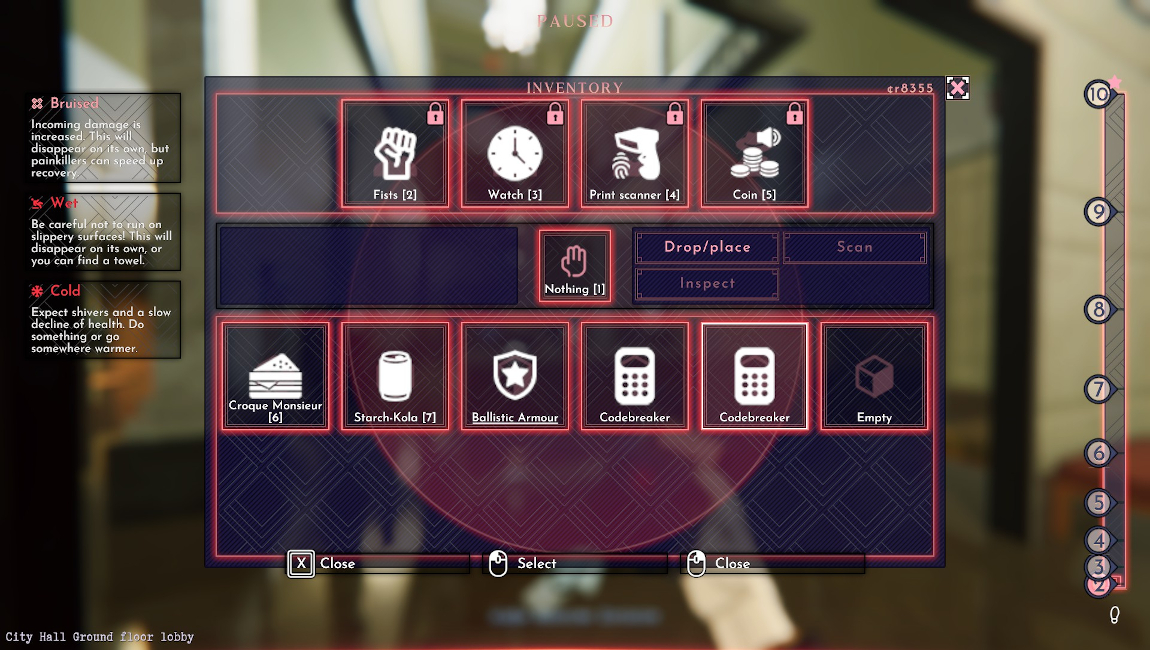The width and height of the screenshot is (1150, 650).
Task: Pick the Coin slot
Action: coord(755,154)
